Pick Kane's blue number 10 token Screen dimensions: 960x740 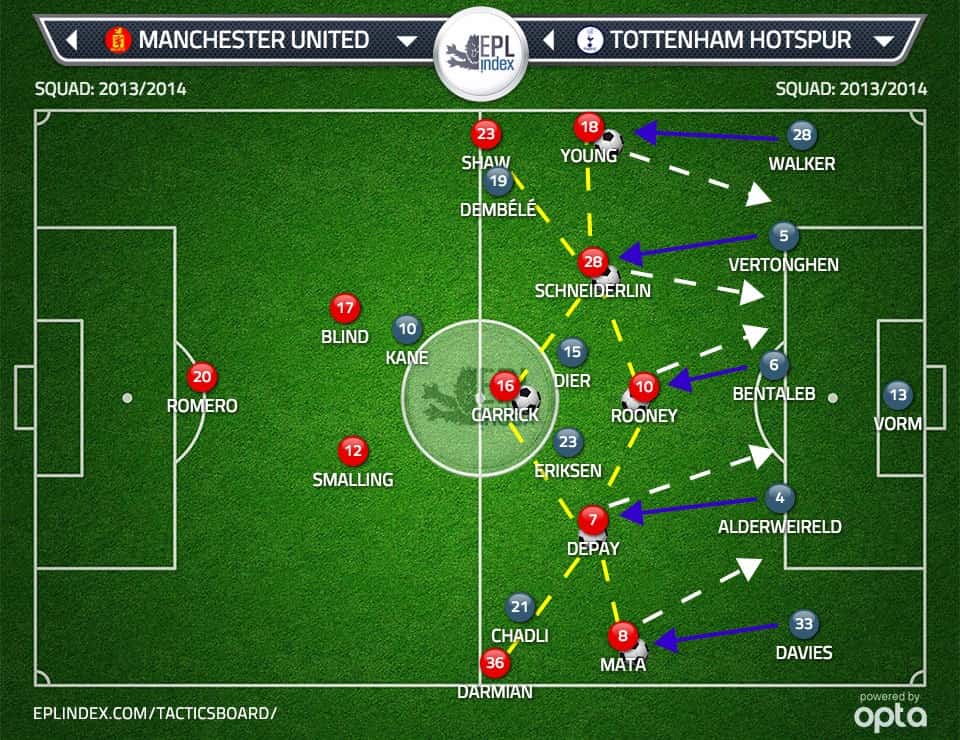click(407, 328)
